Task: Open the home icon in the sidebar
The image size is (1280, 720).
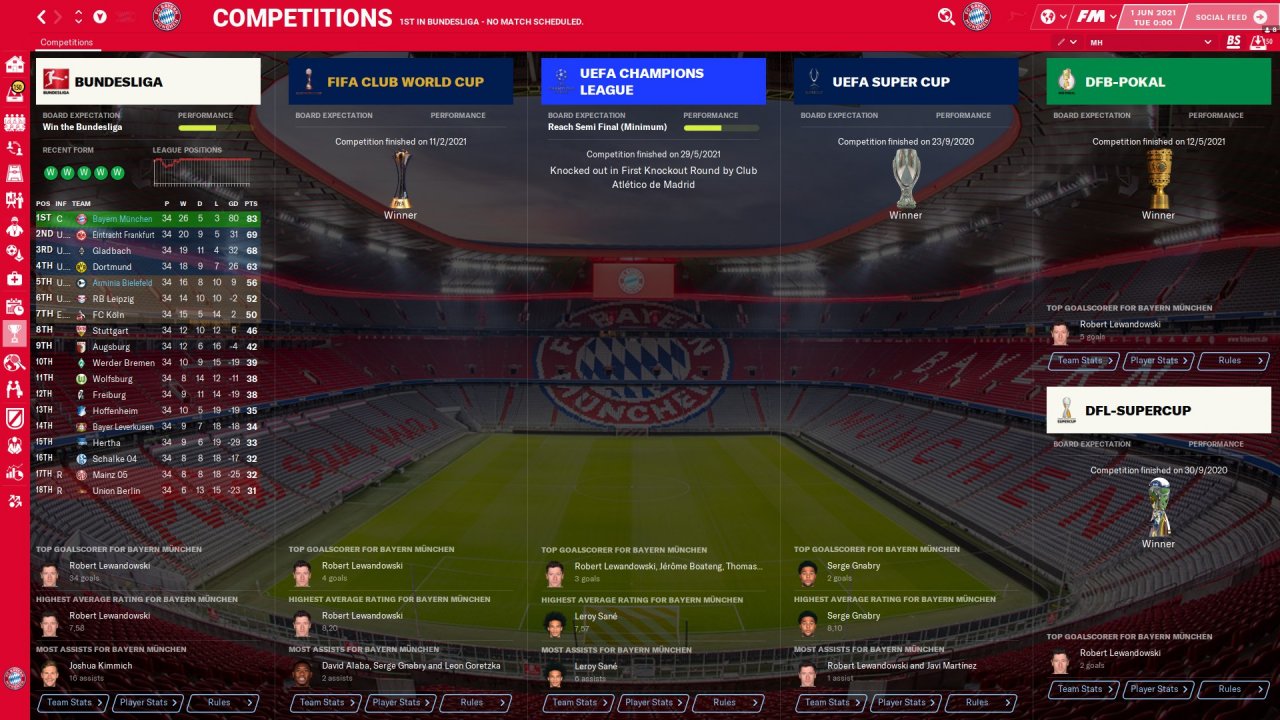Action: (15, 65)
